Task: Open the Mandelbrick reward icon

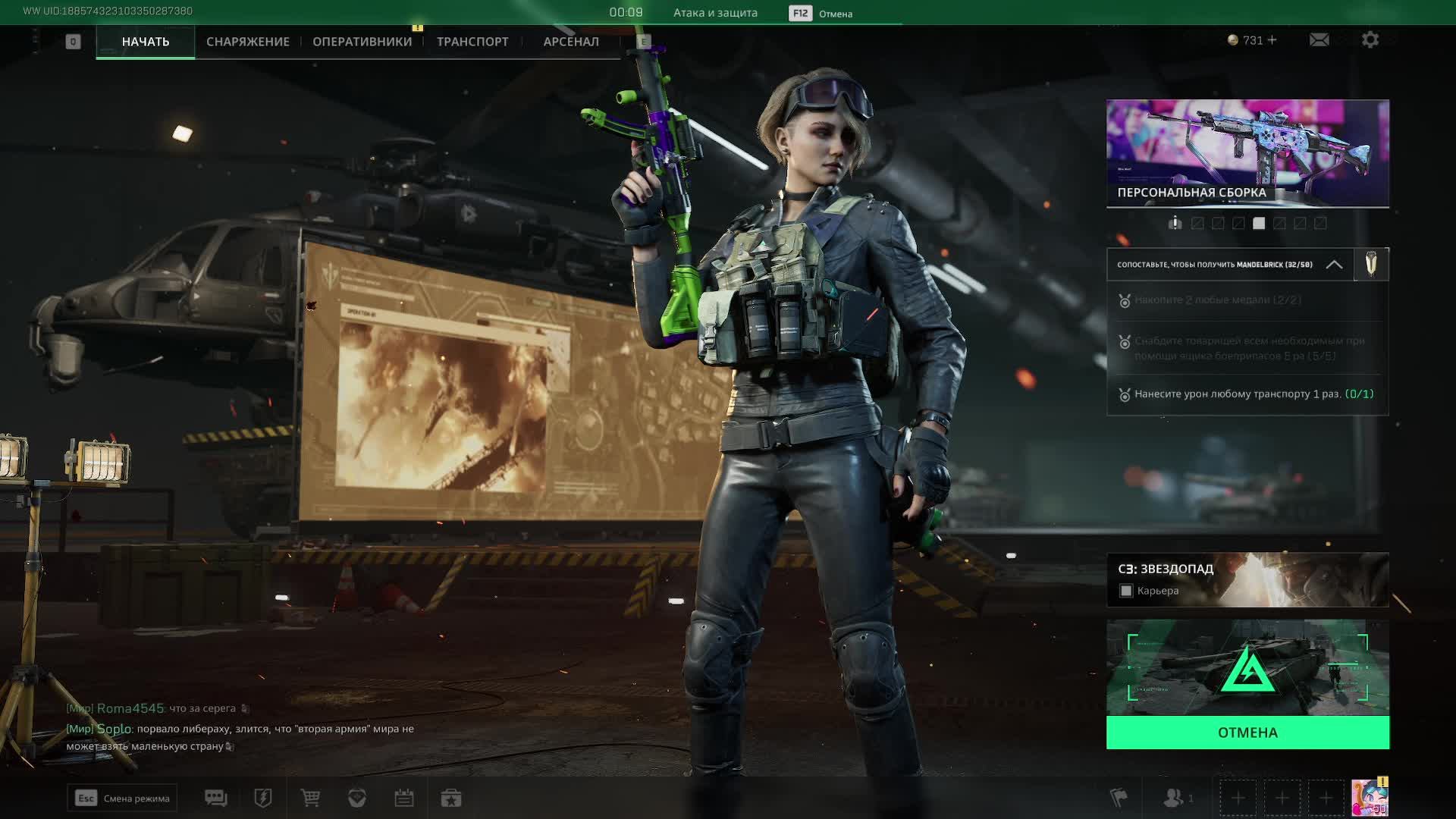Action: [1371, 265]
